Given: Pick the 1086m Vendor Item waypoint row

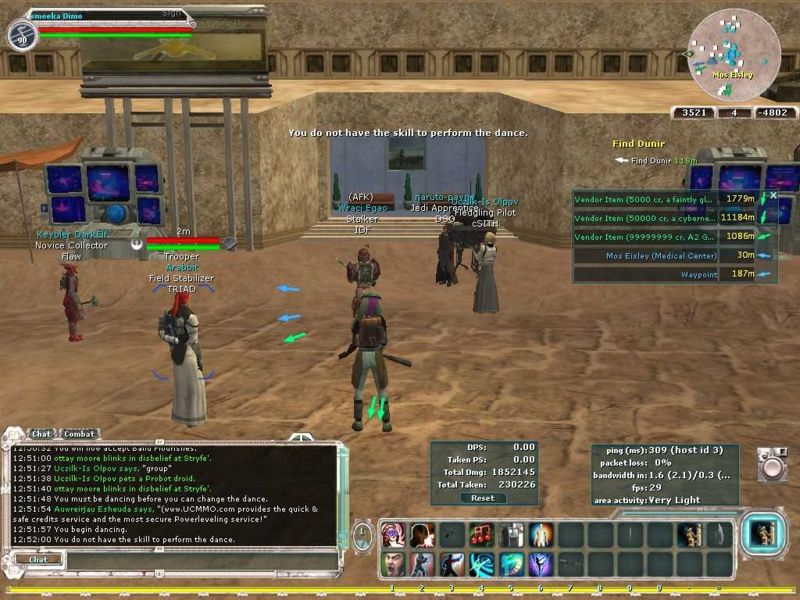Looking at the screenshot, I should 646,236.
